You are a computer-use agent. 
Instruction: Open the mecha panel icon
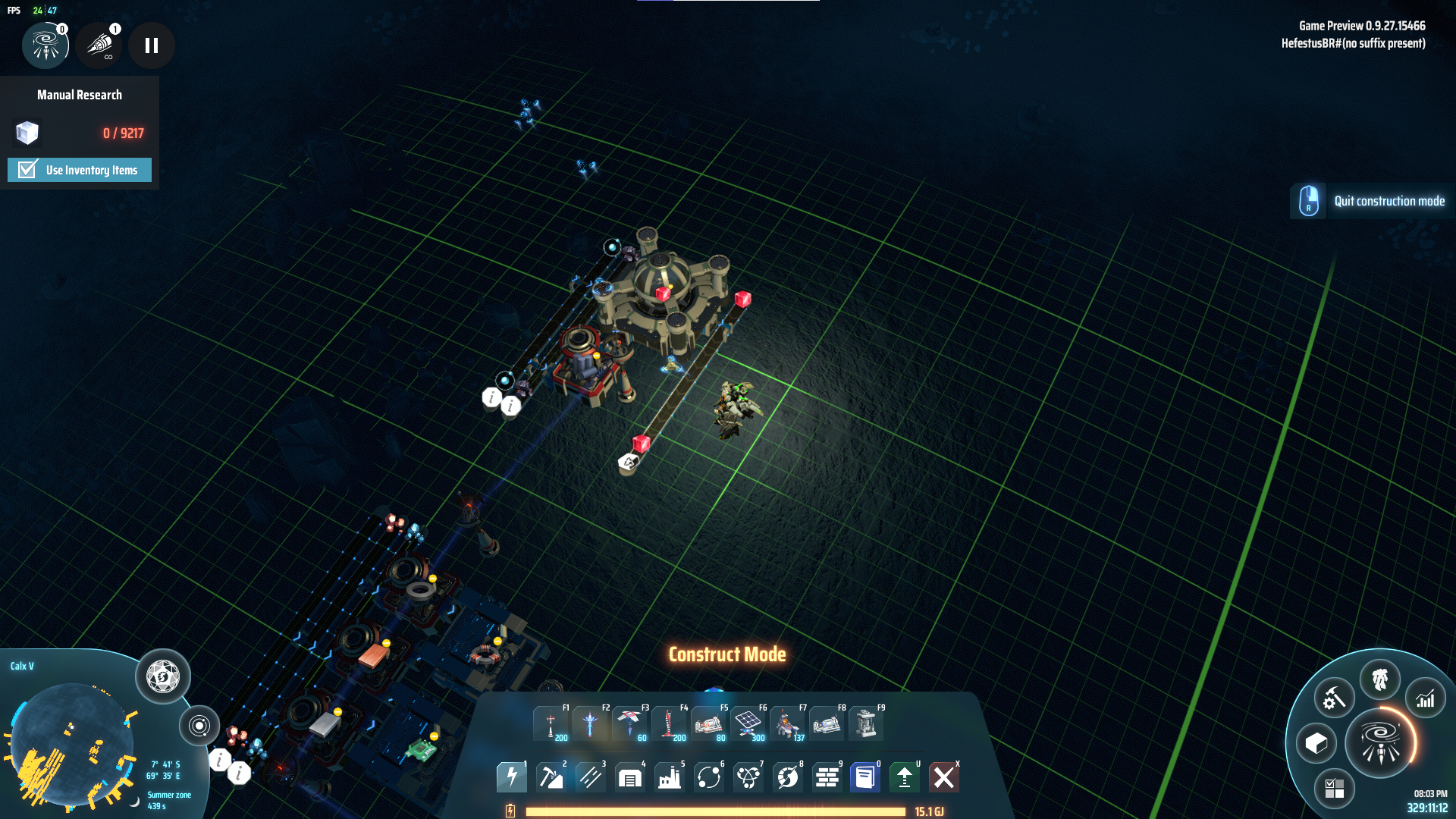[1380, 679]
